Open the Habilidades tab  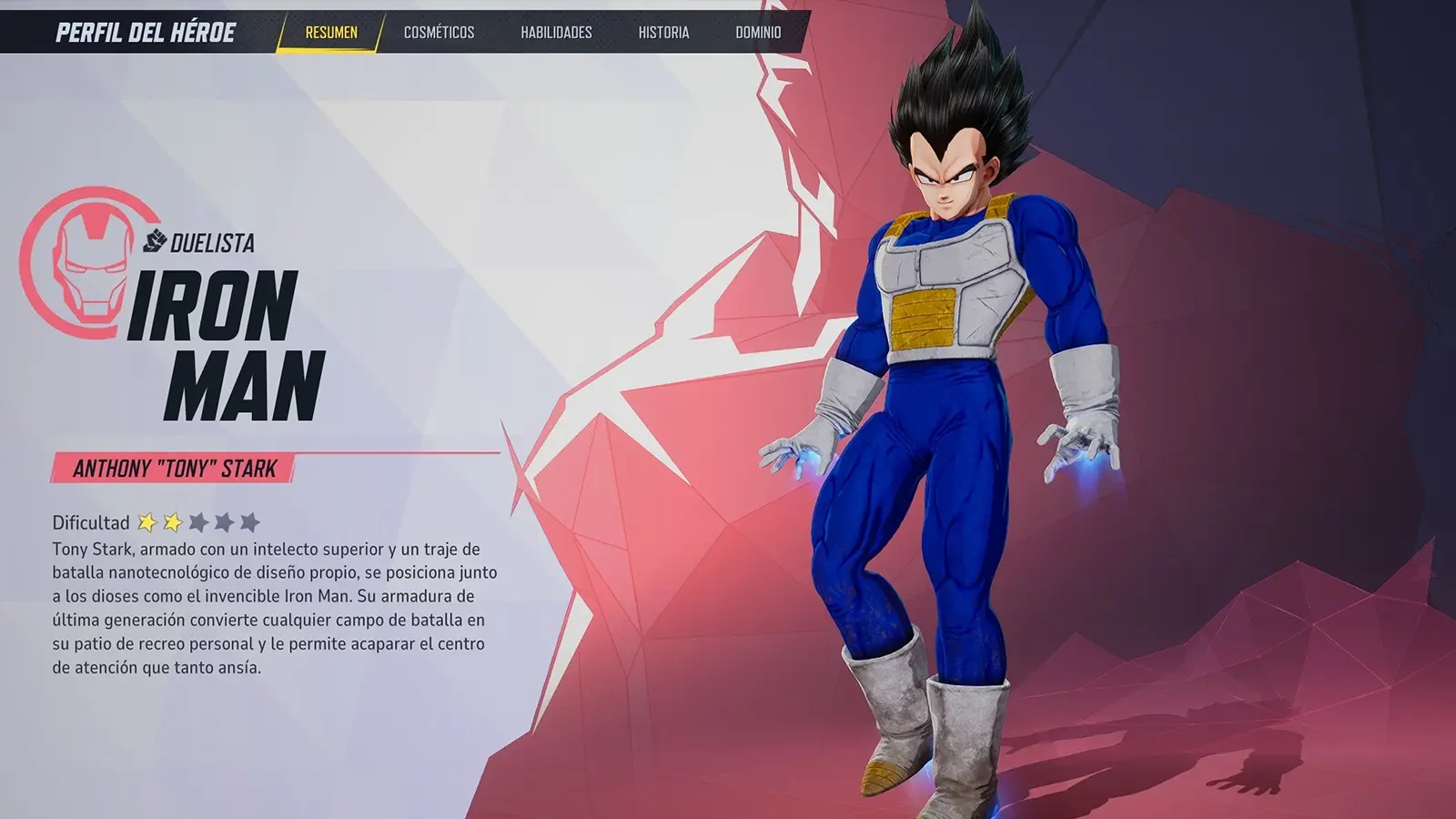(x=556, y=33)
